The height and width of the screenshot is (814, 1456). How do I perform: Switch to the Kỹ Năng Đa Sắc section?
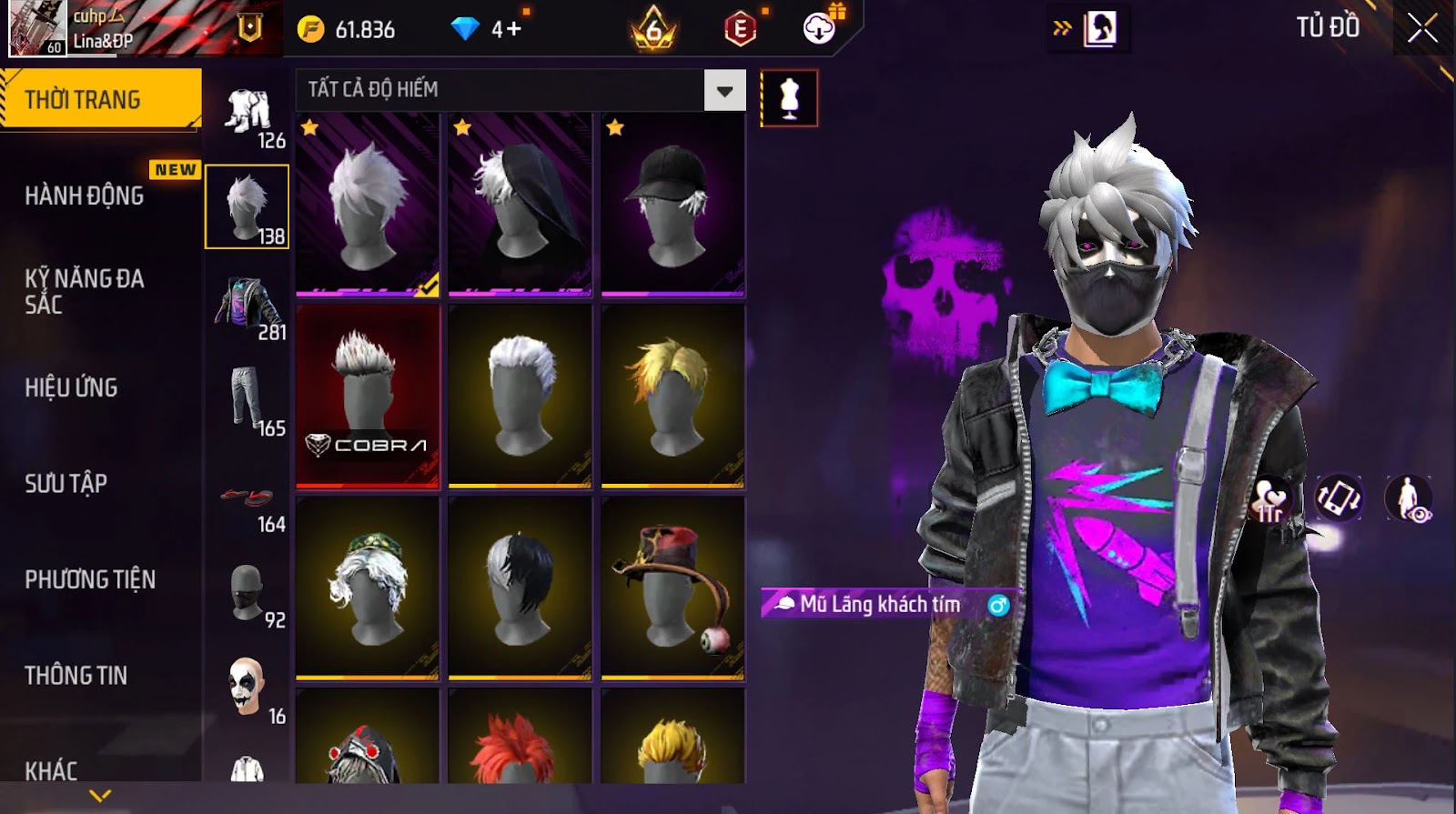pos(85,291)
